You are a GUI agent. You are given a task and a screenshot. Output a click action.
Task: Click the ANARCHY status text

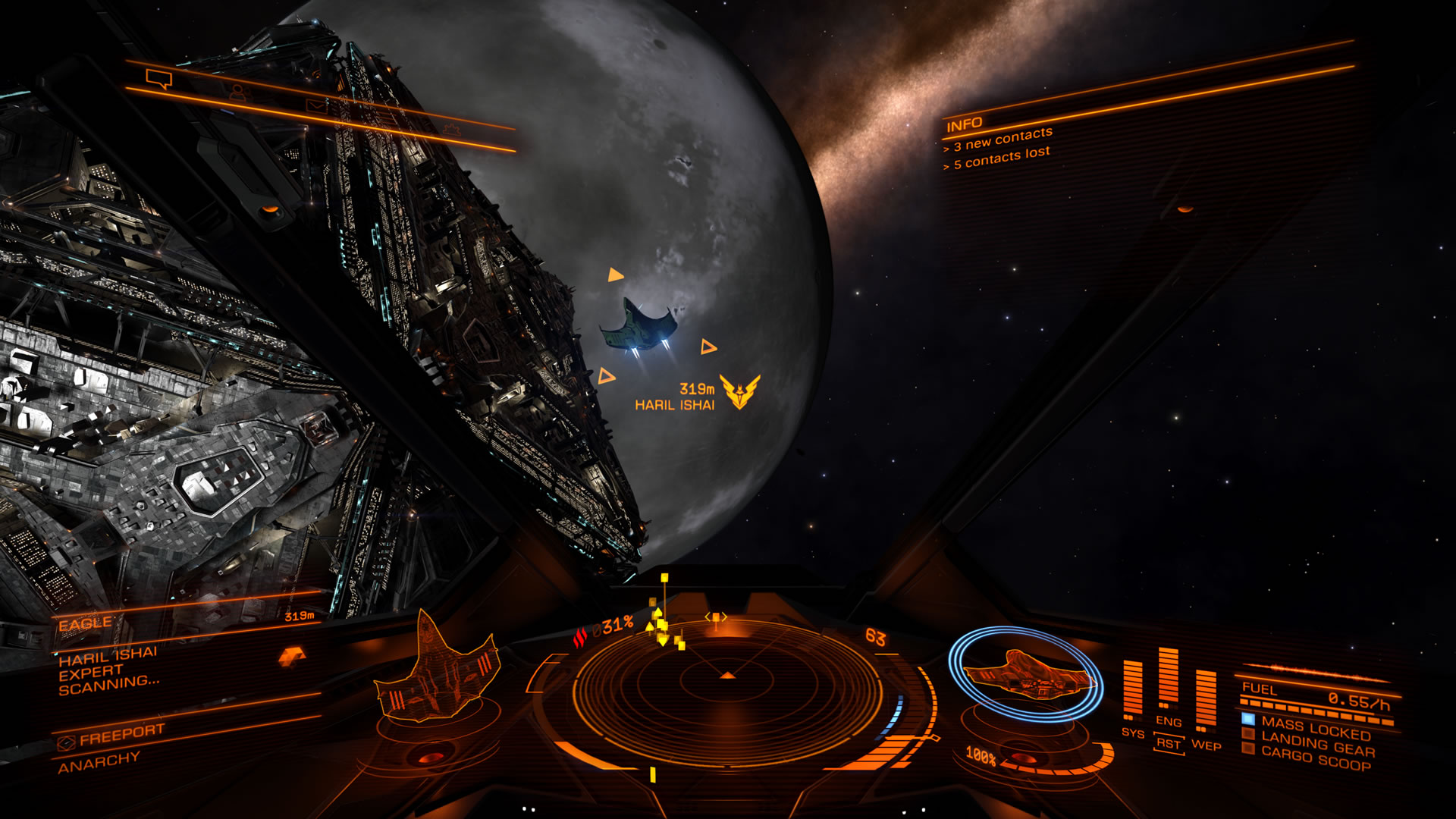click(x=97, y=758)
